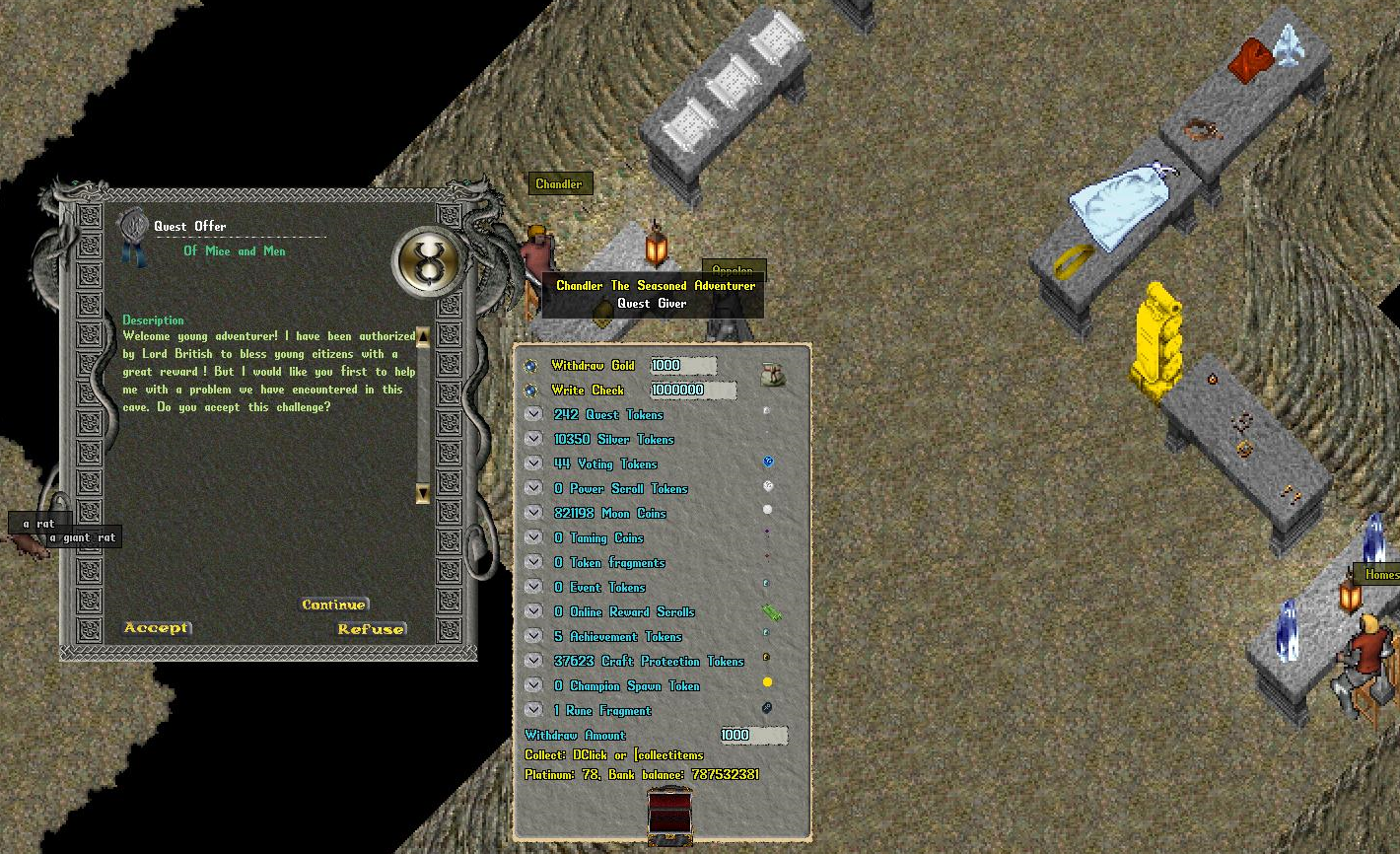Select the Withdraw Gold amount field
1400x854 pixels.
click(x=682, y=366)
